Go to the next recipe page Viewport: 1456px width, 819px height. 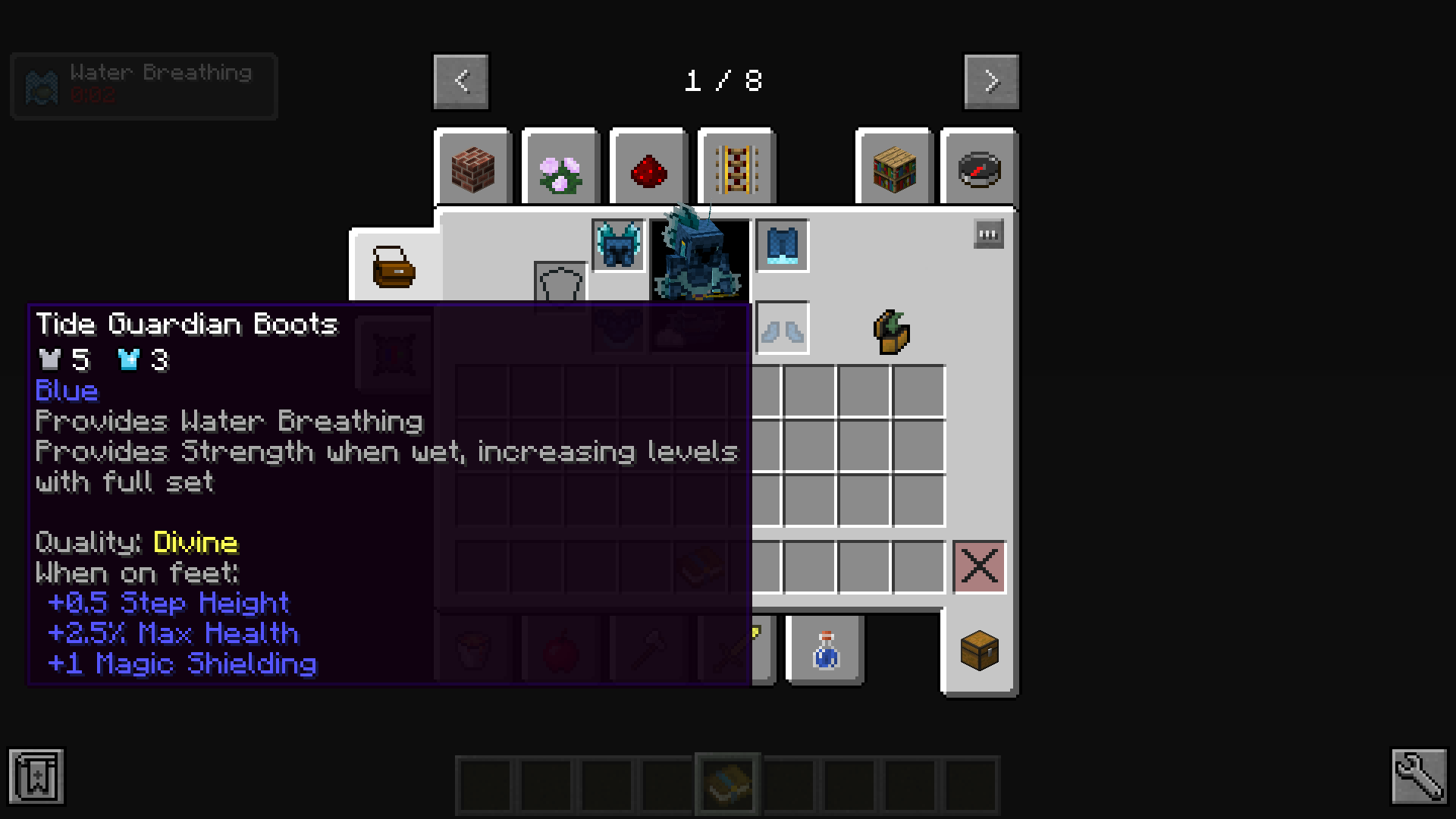(991, 81)
